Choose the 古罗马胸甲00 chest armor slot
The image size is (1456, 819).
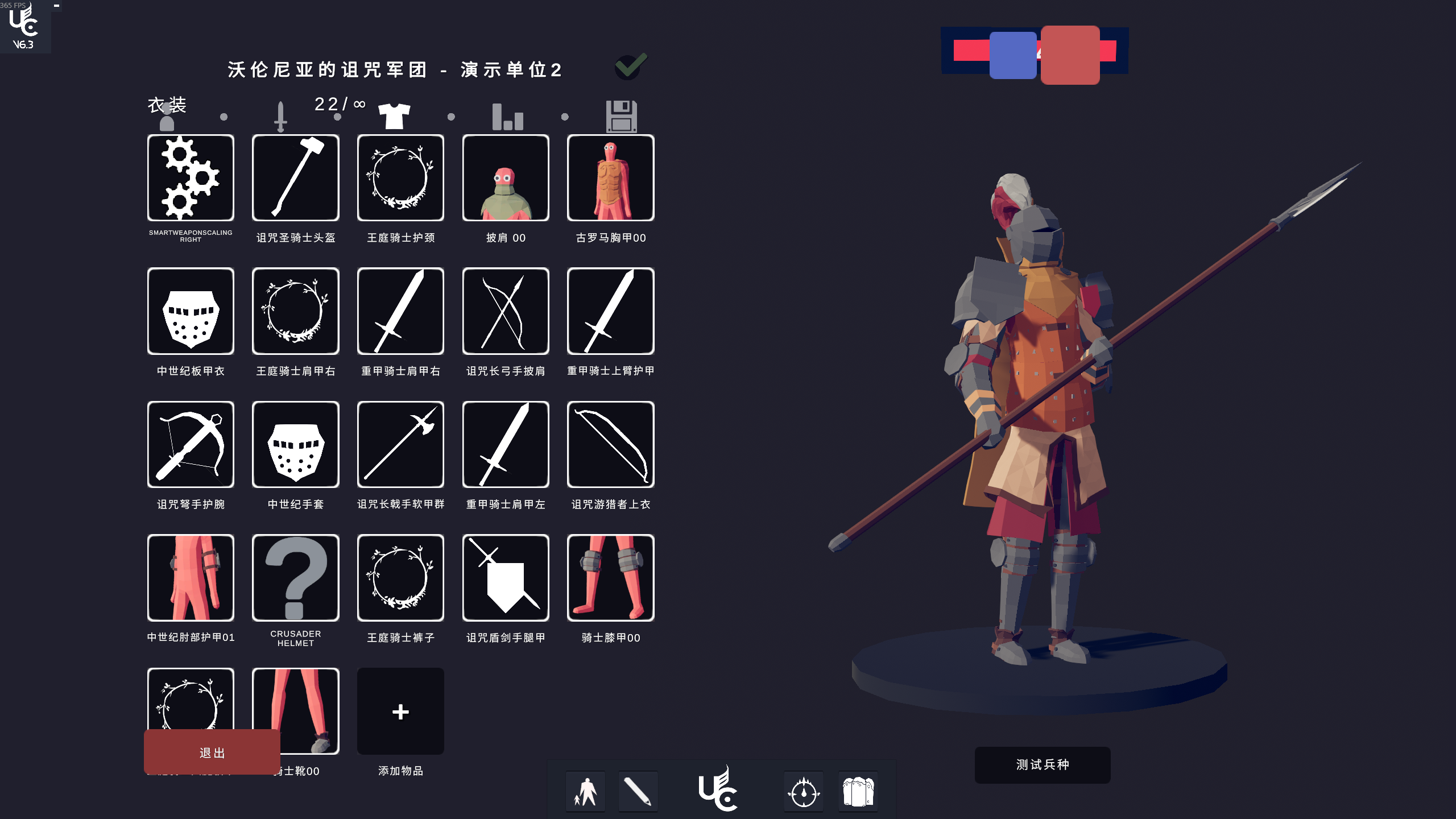[610, 178]
